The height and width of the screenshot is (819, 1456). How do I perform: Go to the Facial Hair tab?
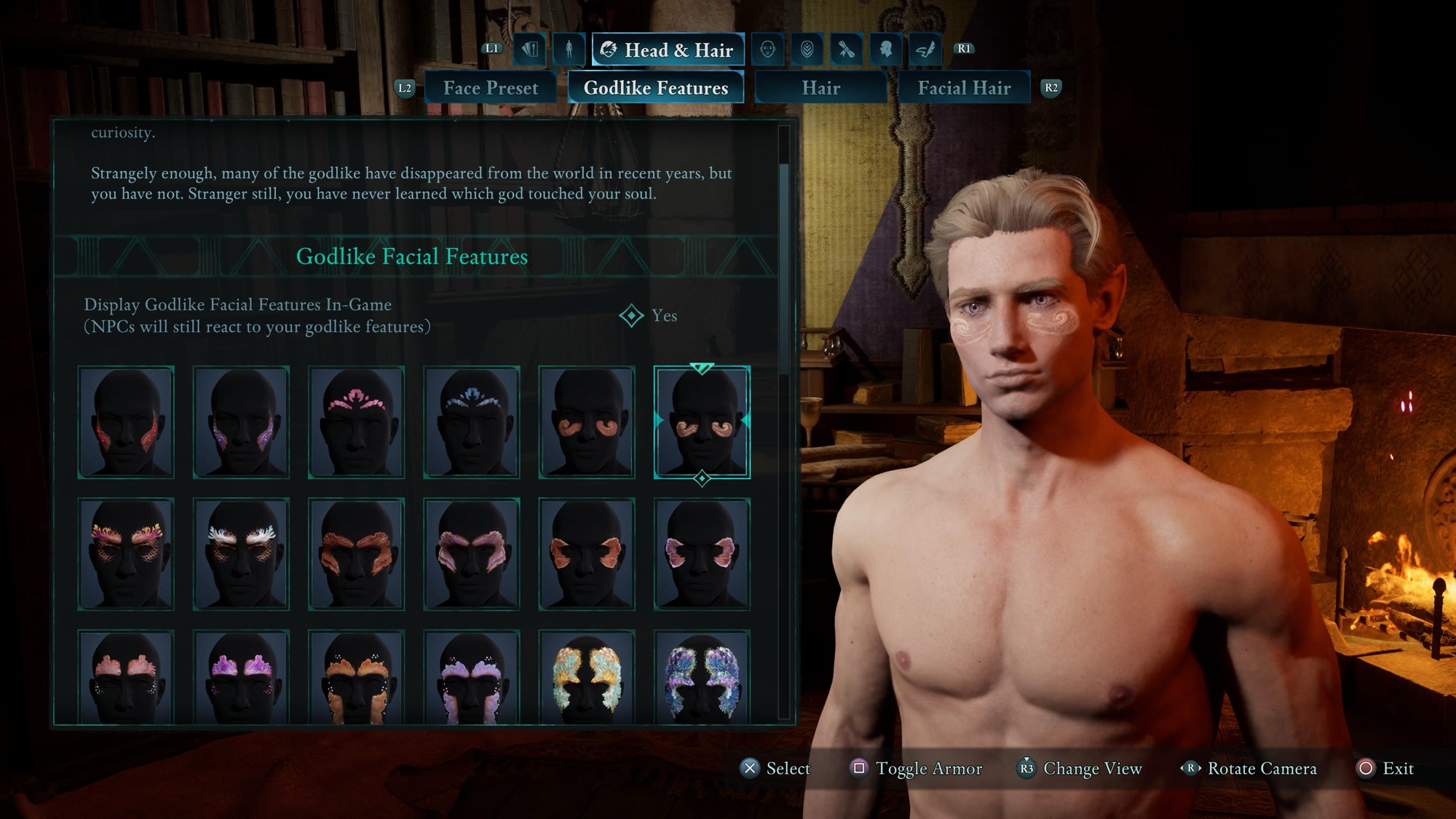point(964,88)
